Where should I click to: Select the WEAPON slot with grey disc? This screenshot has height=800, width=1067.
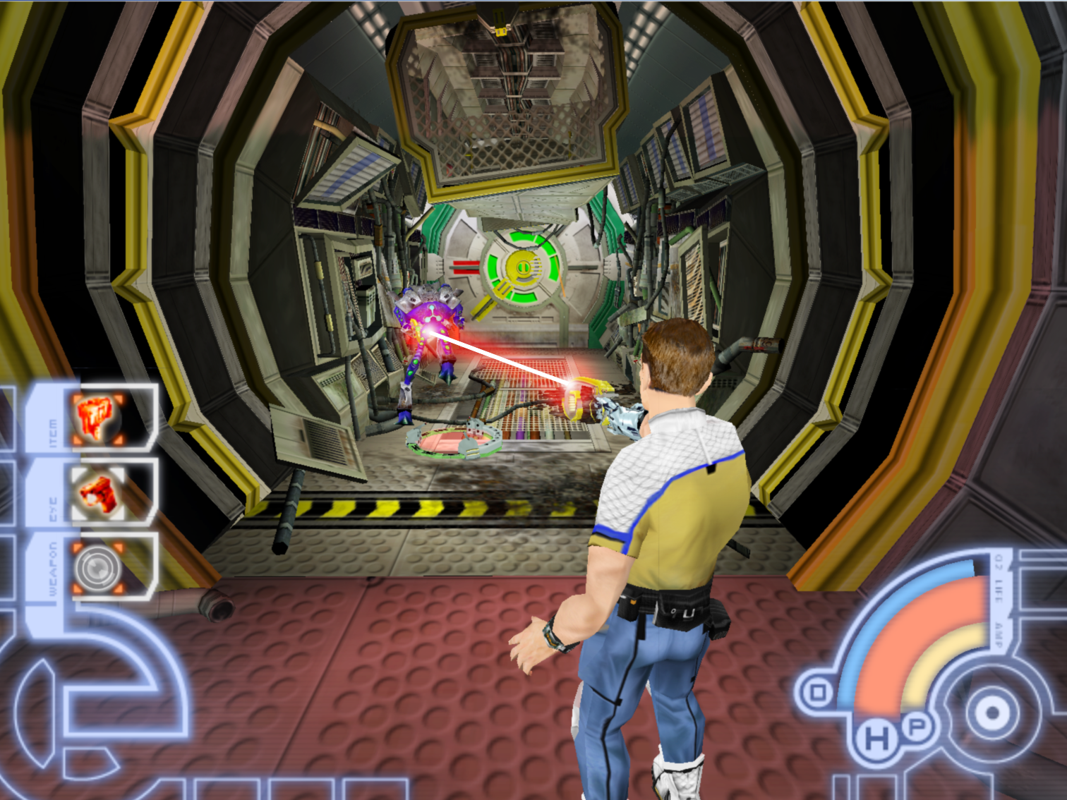pos(98,567)
